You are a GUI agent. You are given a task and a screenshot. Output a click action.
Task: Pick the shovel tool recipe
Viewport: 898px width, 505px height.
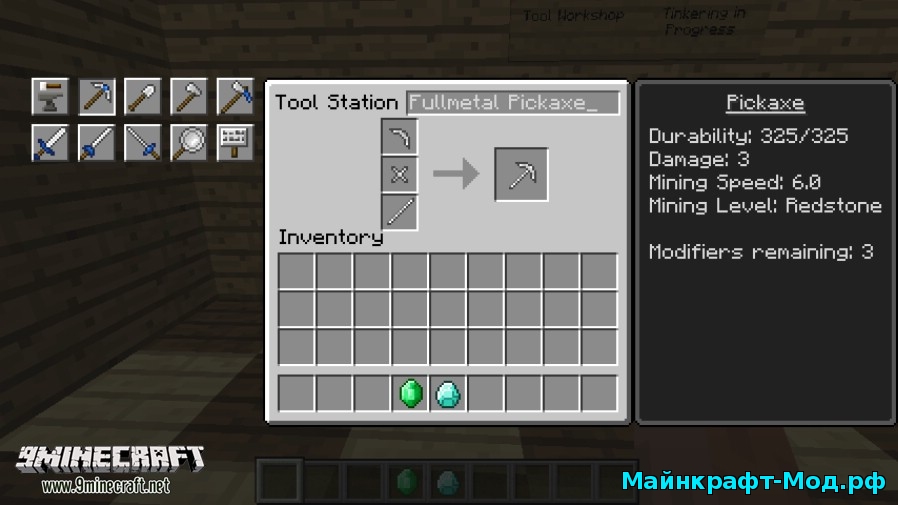pyautogui.click(x=142, y=97)
